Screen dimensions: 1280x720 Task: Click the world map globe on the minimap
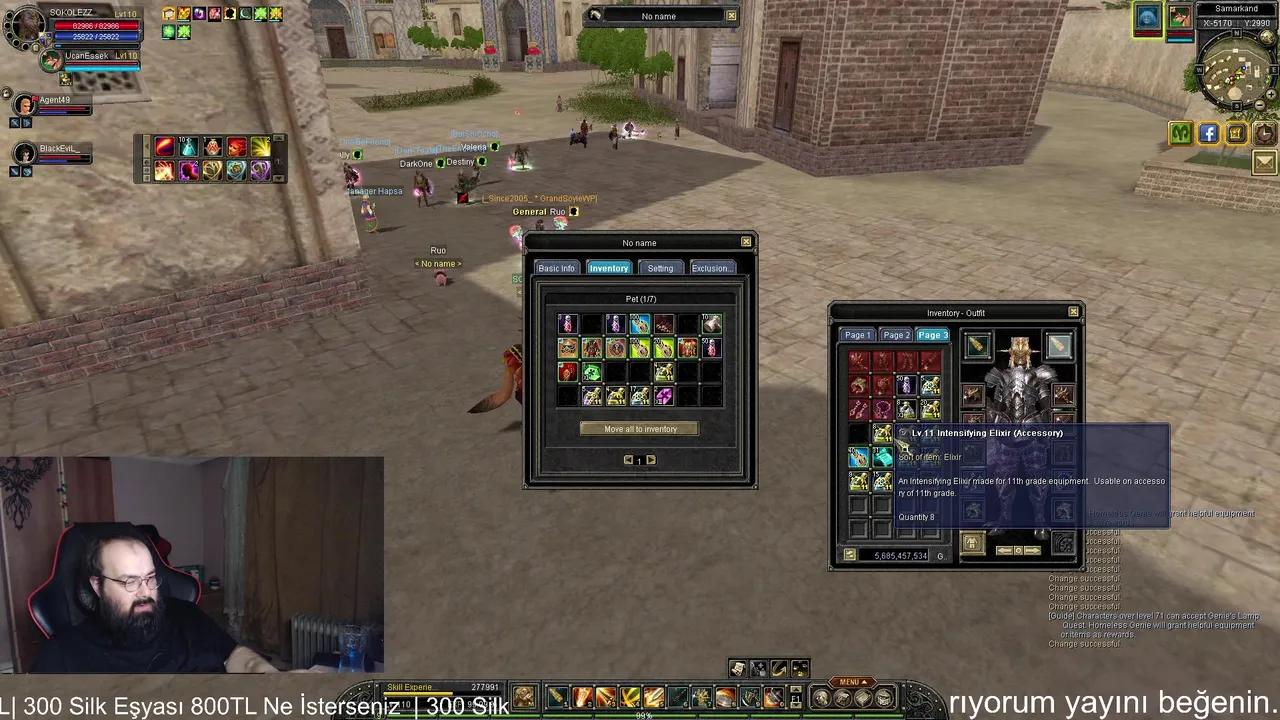click(1265, 37)
